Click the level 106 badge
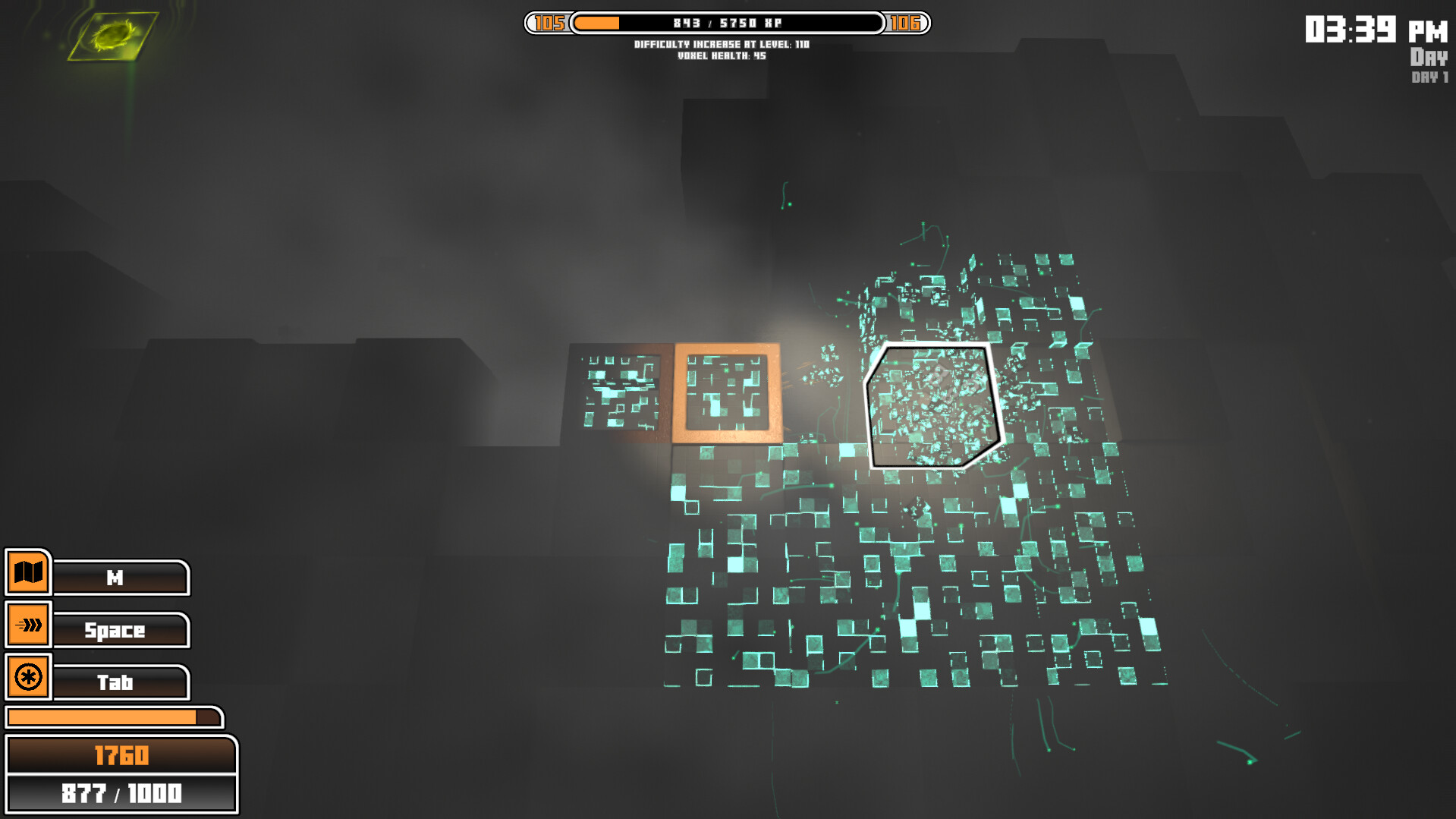 tap(907, 24)
